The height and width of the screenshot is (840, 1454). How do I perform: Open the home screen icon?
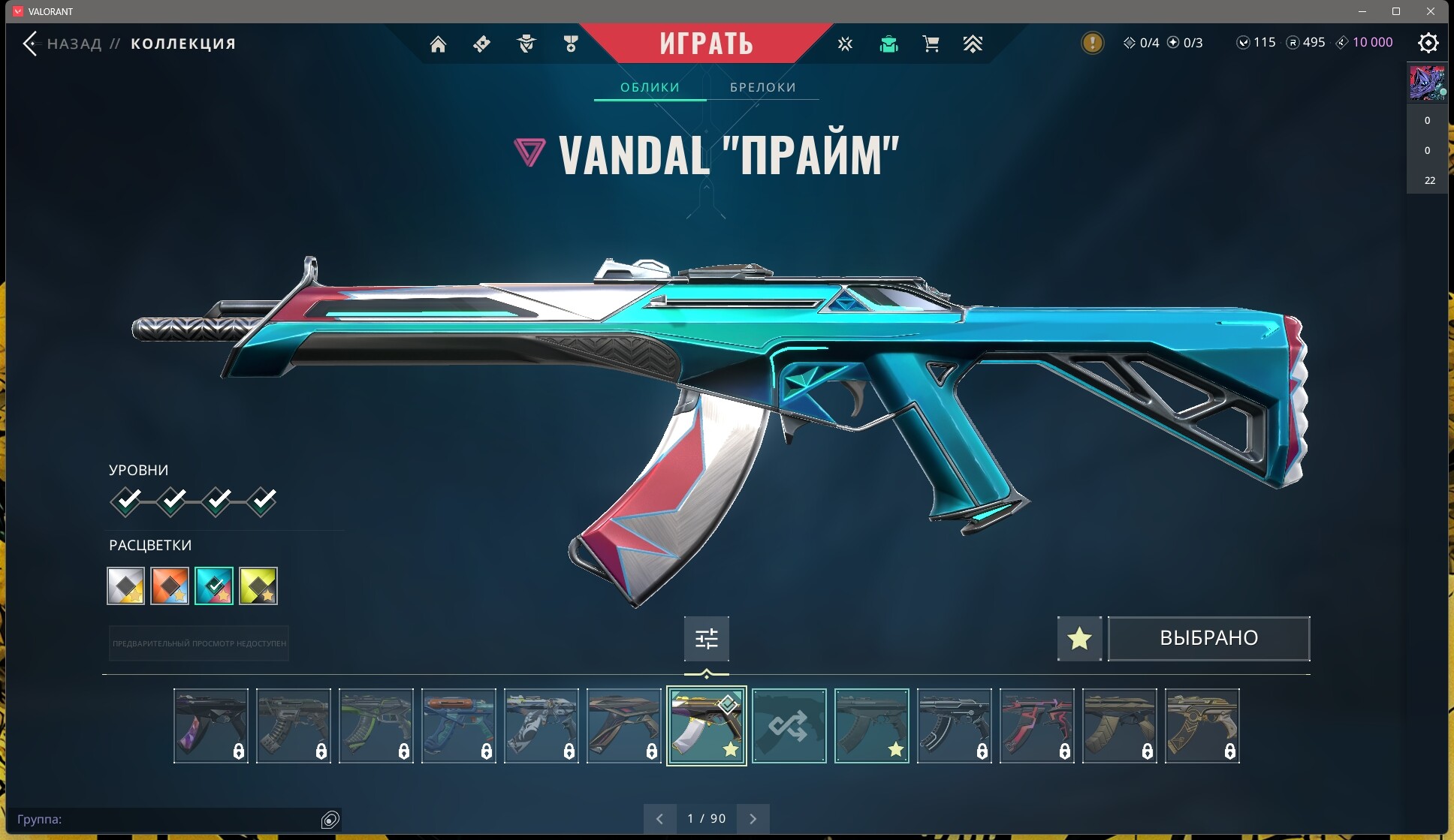438,44
